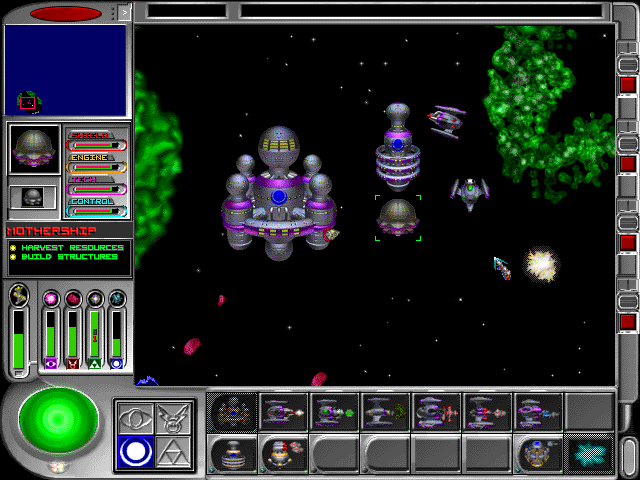Select the Mothership portrait in the info panel

tap(34, 150)
